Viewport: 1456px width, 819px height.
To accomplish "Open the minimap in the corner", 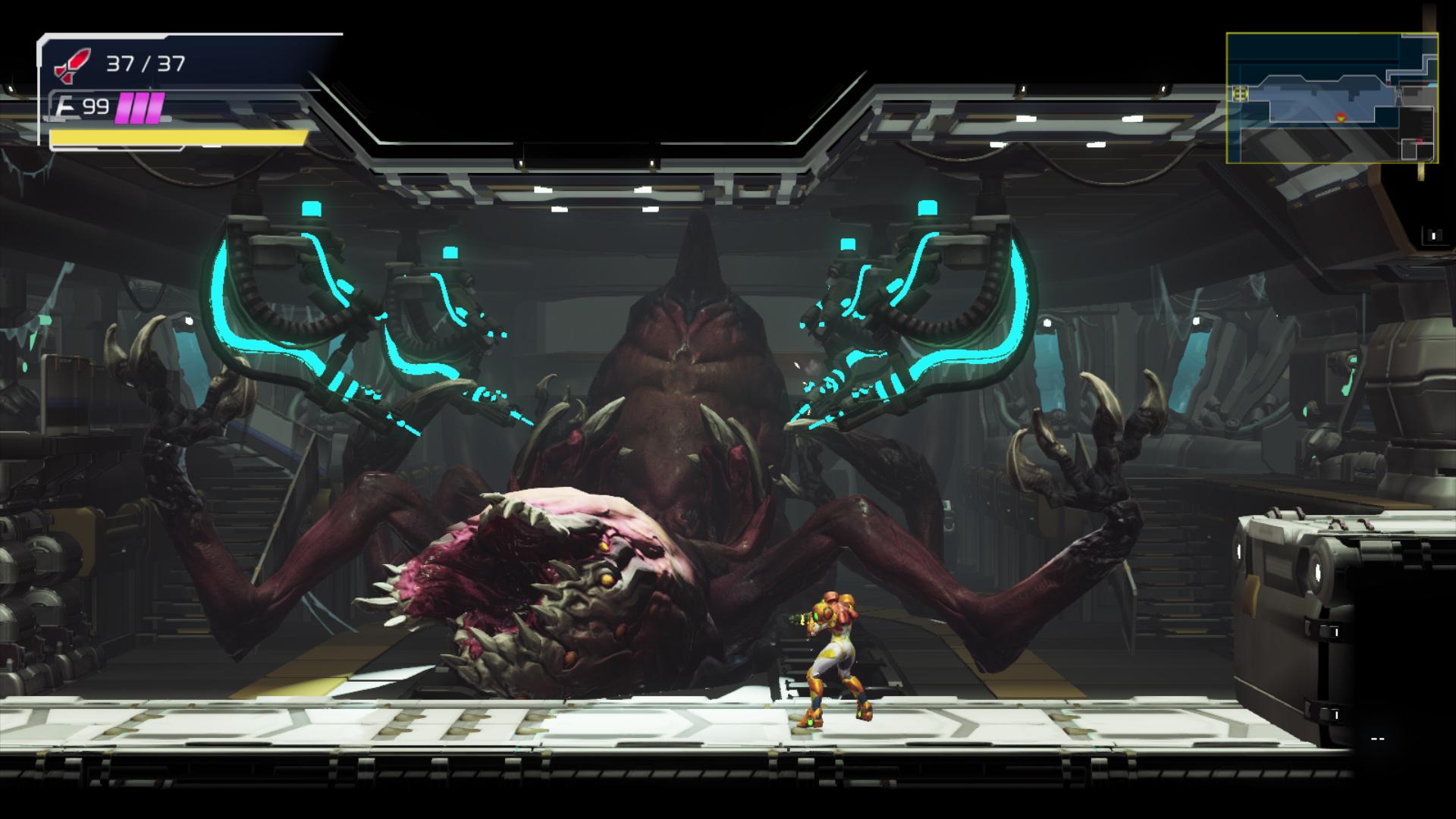I will (1332, 98).
